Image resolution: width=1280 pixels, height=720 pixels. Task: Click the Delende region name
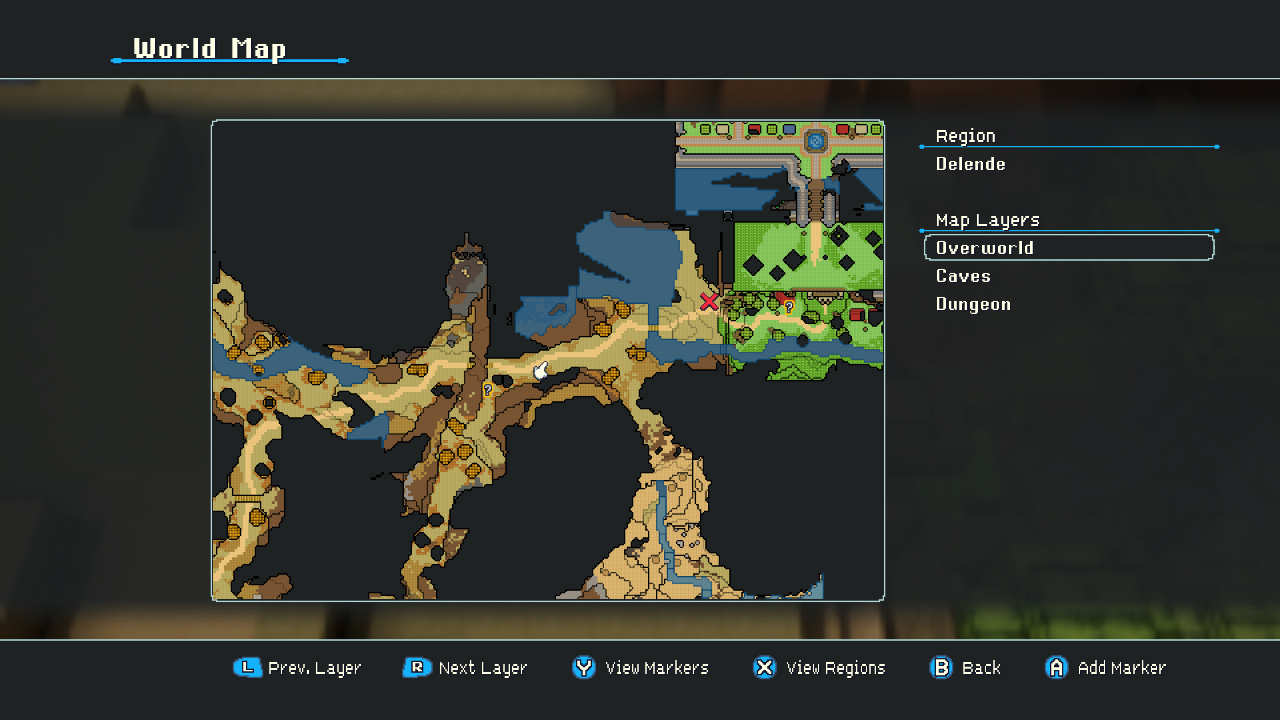click(x=970, y=164)
